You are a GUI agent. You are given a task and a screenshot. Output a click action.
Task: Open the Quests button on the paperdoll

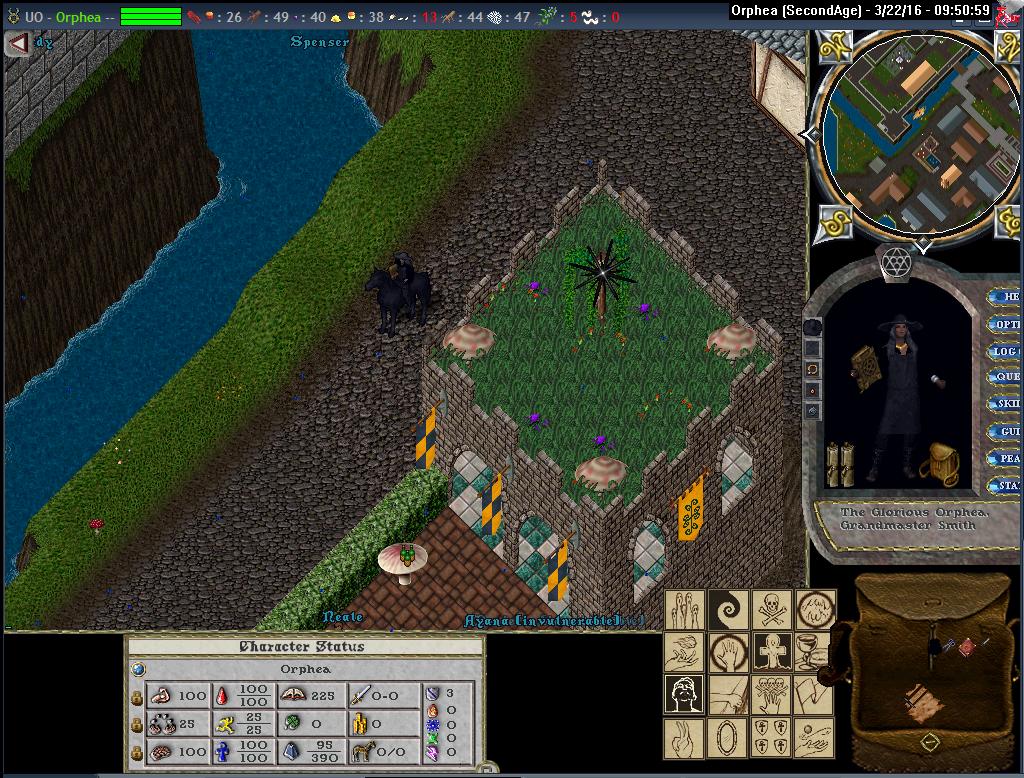coord(1005,378)
